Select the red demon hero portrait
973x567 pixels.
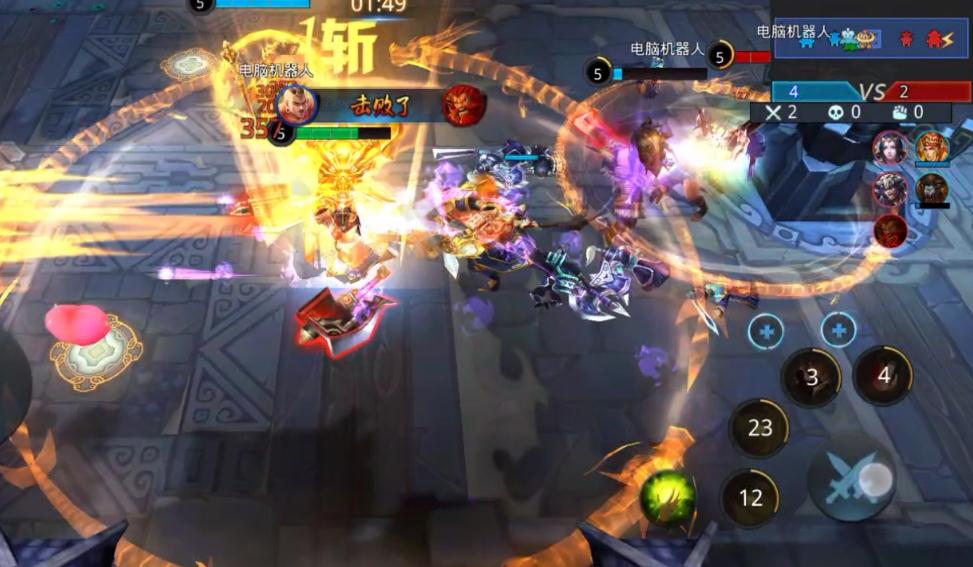(890, 230)
